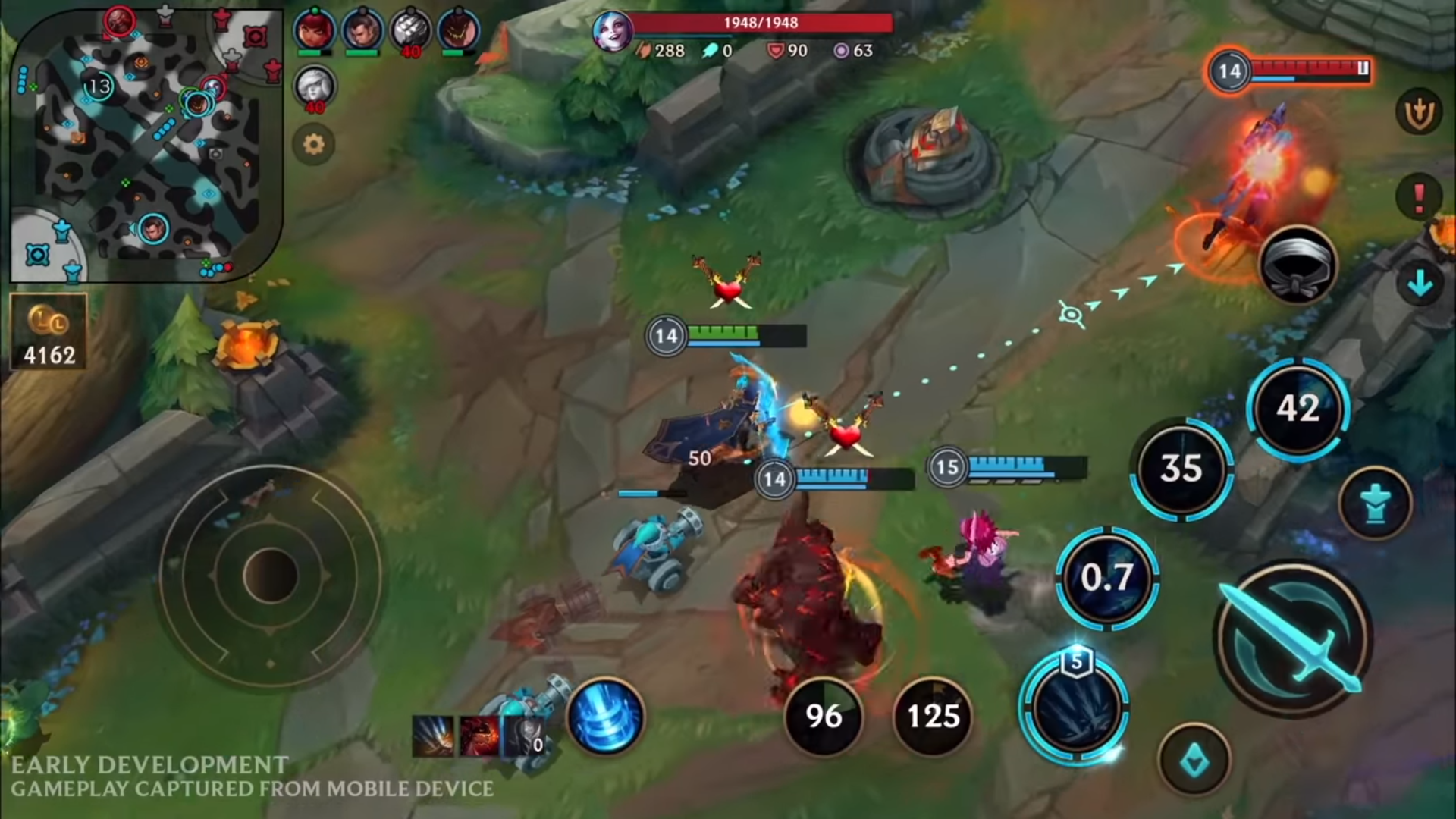Use the gold sword-and-shield ward button

click(x=1419, y=114)
